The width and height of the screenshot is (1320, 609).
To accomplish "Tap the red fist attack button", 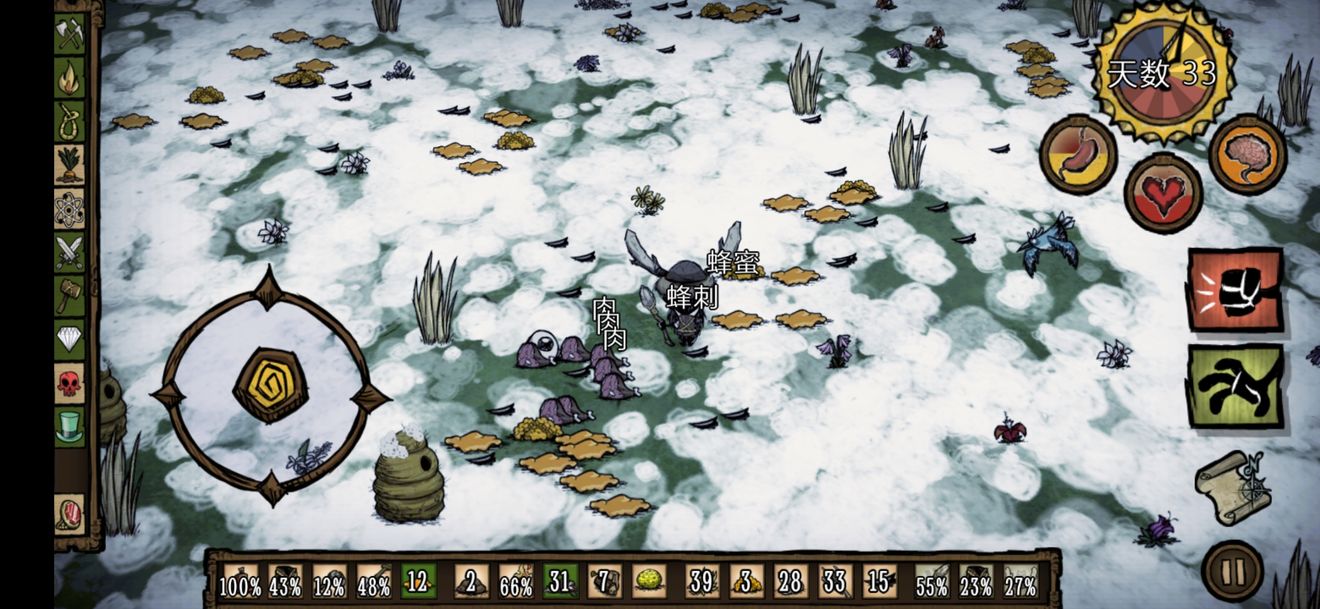I will tap(1235, 290).
